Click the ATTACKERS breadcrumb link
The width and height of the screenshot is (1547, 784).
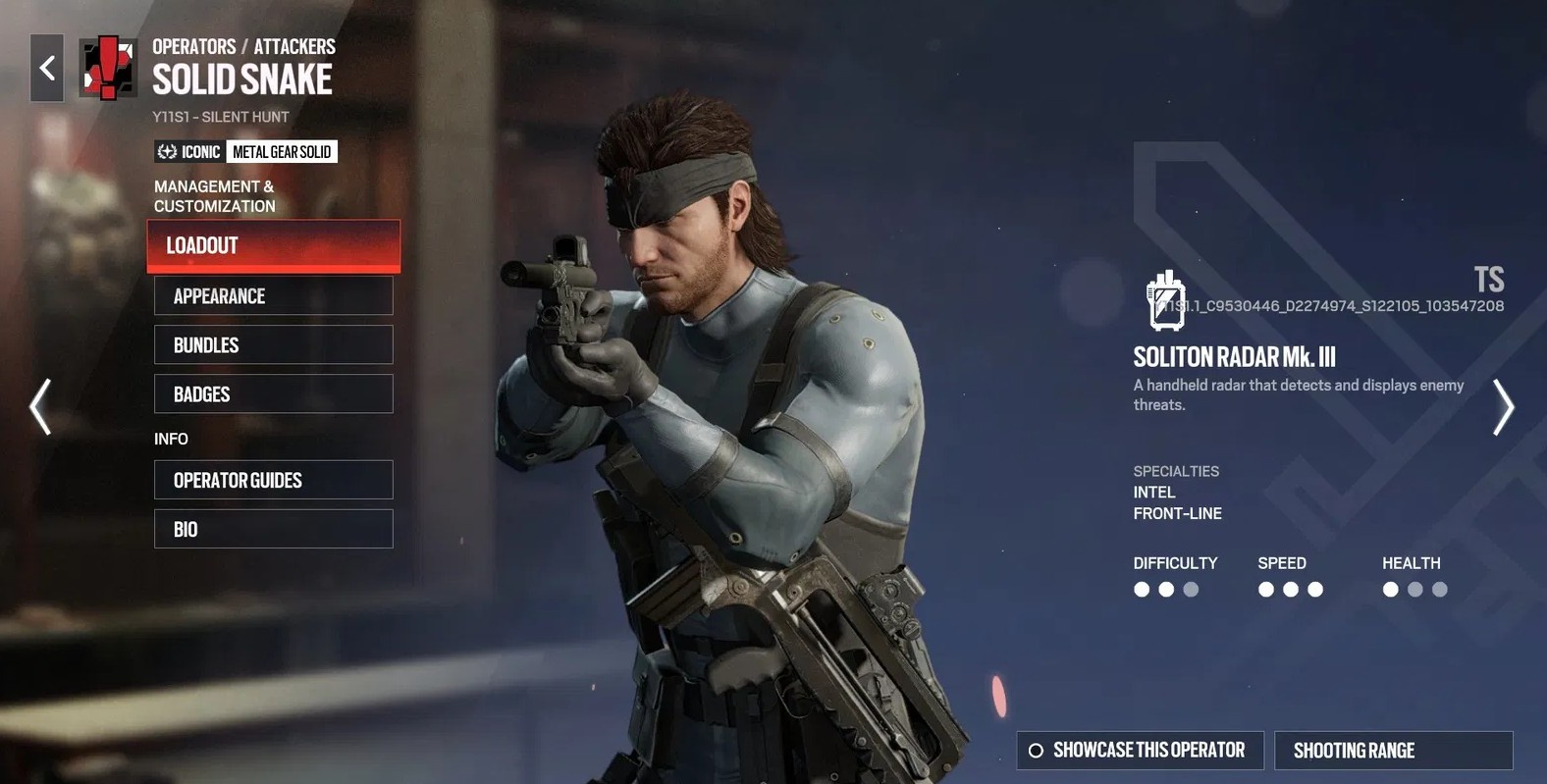(x=294, y=45)
